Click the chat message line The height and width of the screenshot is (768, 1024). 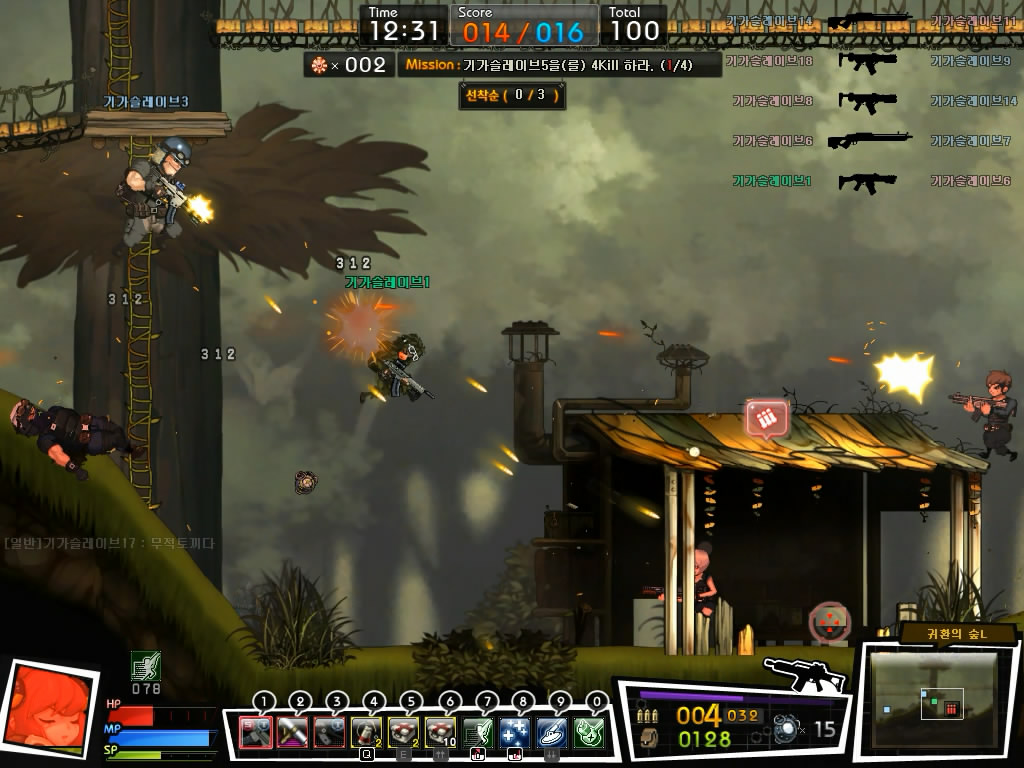(110, 543)
